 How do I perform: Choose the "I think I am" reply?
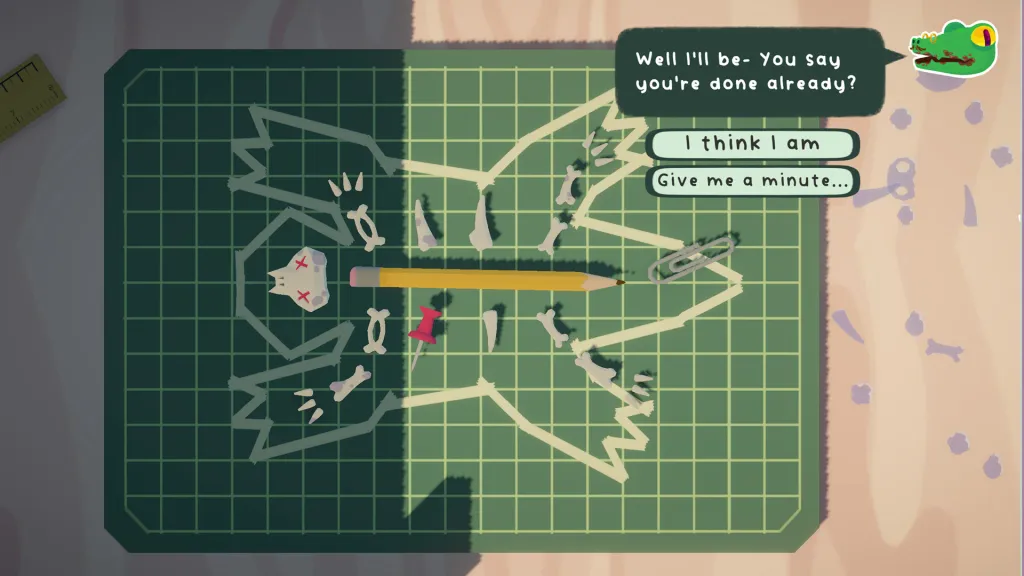[752, 144]
